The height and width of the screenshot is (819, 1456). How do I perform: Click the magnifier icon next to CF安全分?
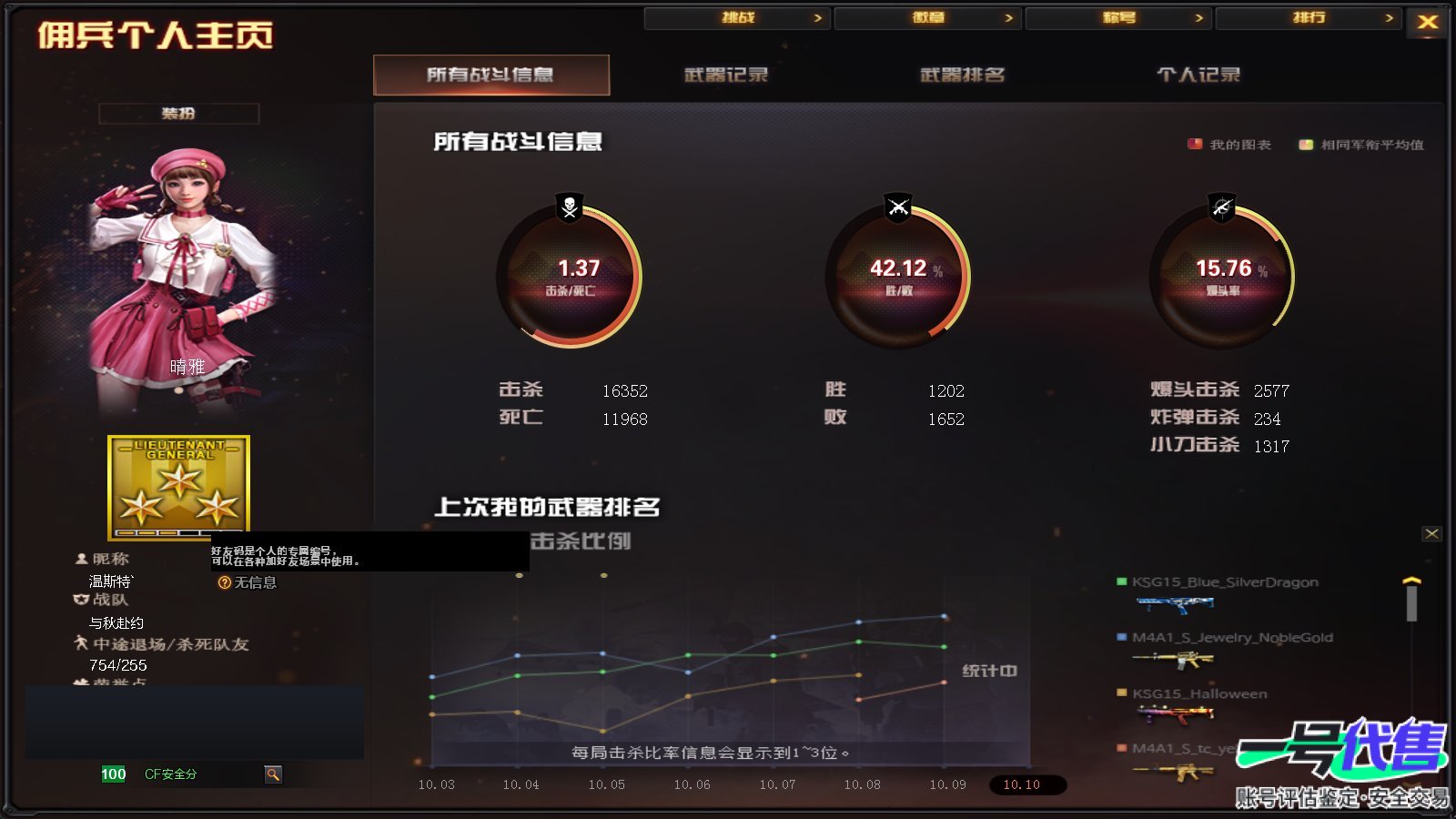(x=272, y=774)
